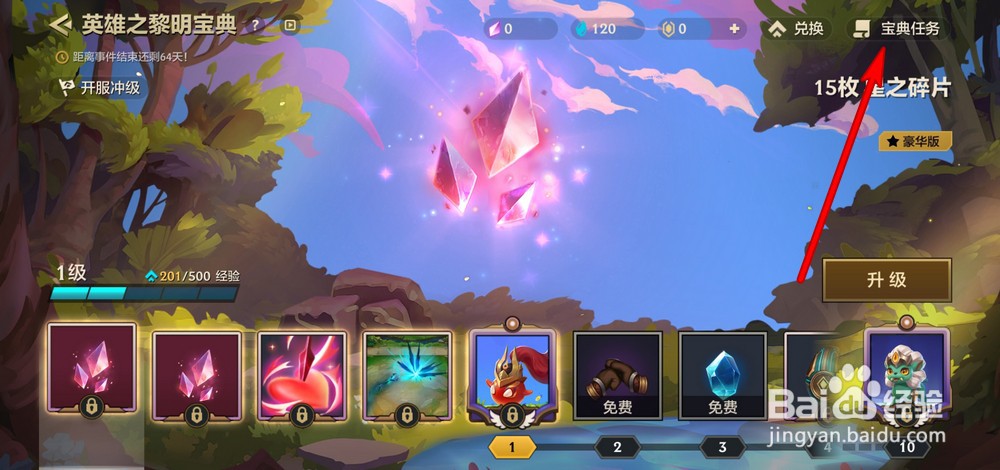Jump to level 10 marker
The height and width of the screenshot is (470, 1000).
pyautogui.click(x=906, y=447)
